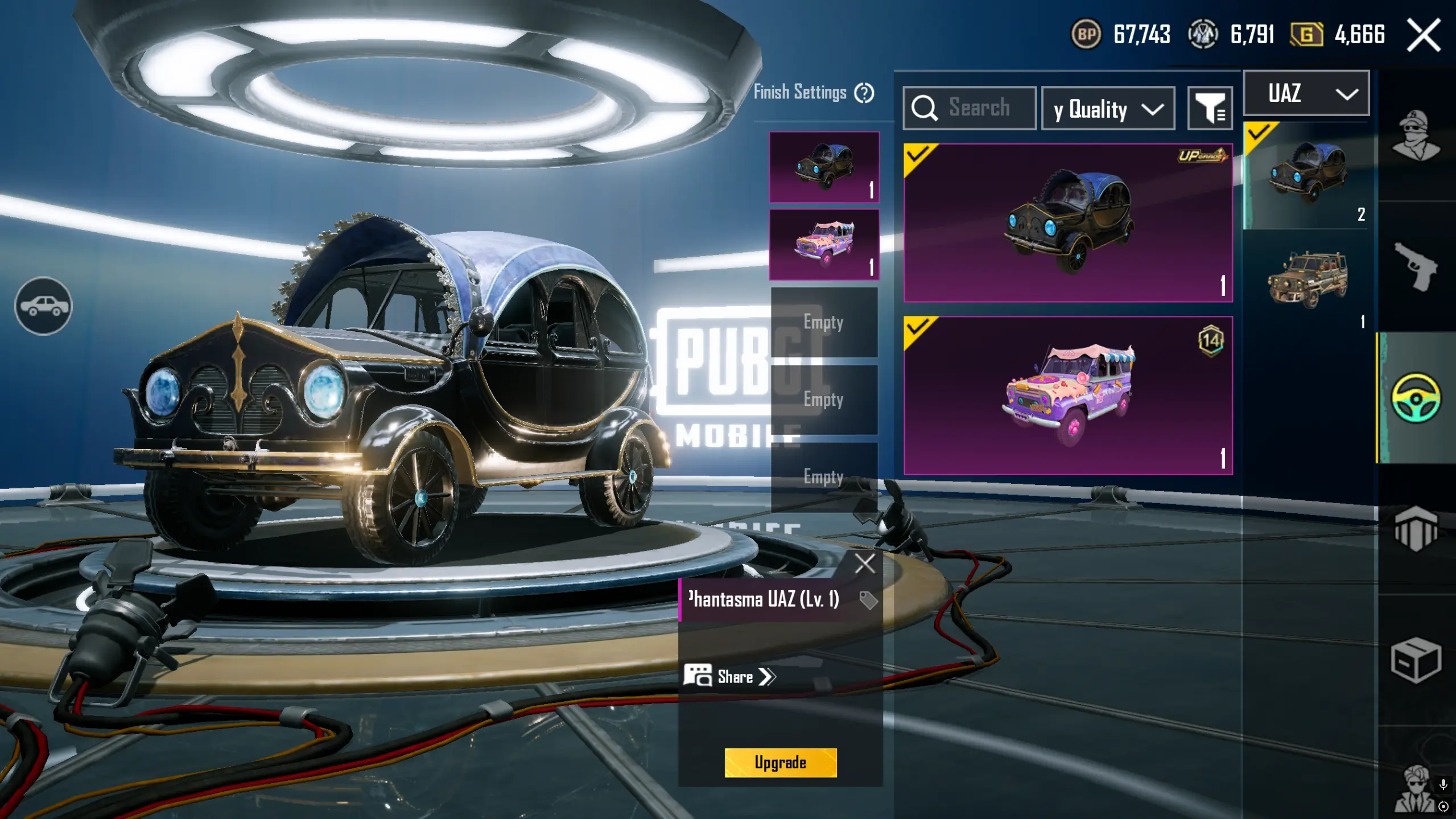
Task: Select the large black Phantasma UAZ card
Action: tap(1068, 223)
